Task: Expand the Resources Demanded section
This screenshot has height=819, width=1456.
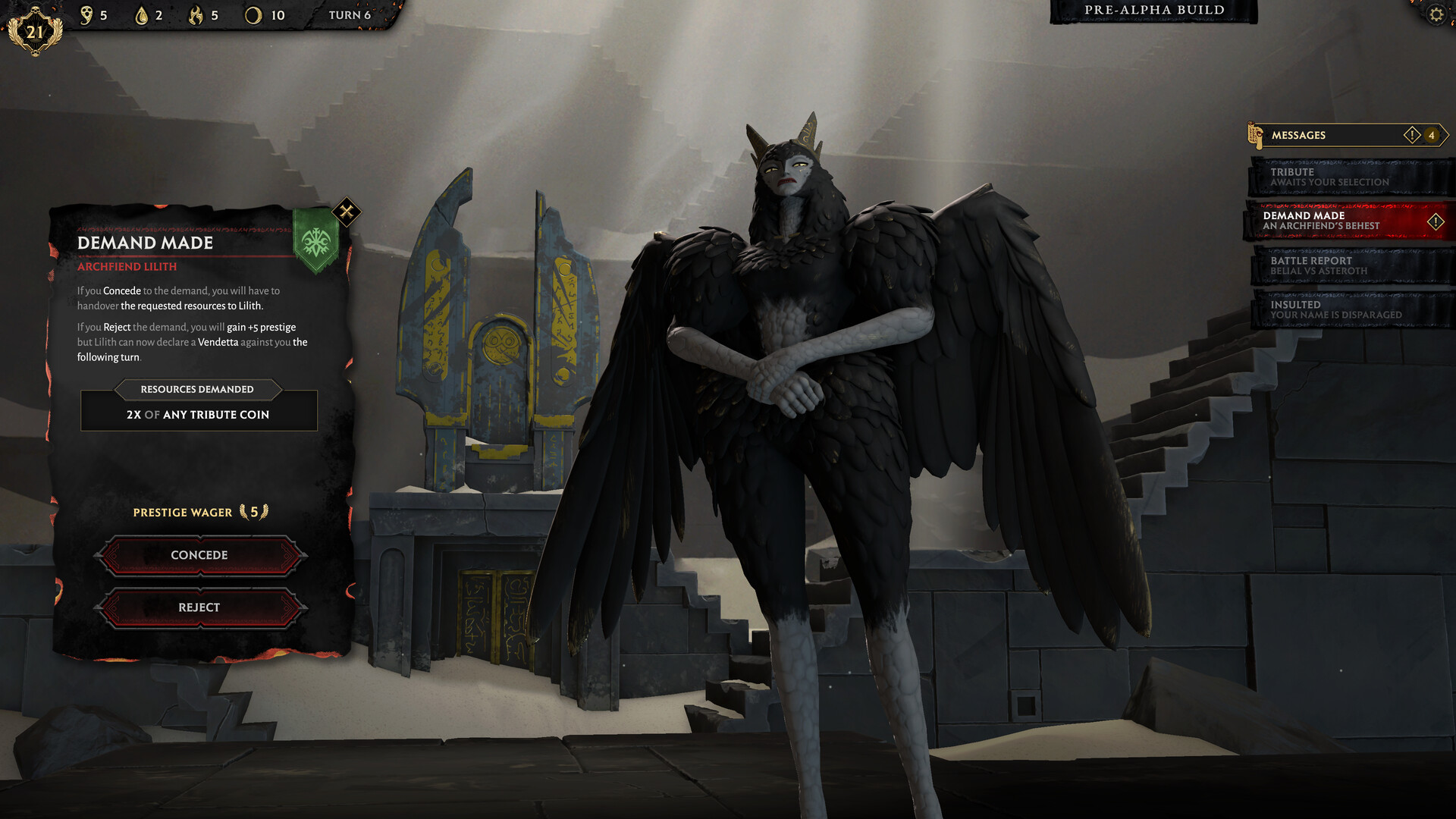Action: click(199, 389)
